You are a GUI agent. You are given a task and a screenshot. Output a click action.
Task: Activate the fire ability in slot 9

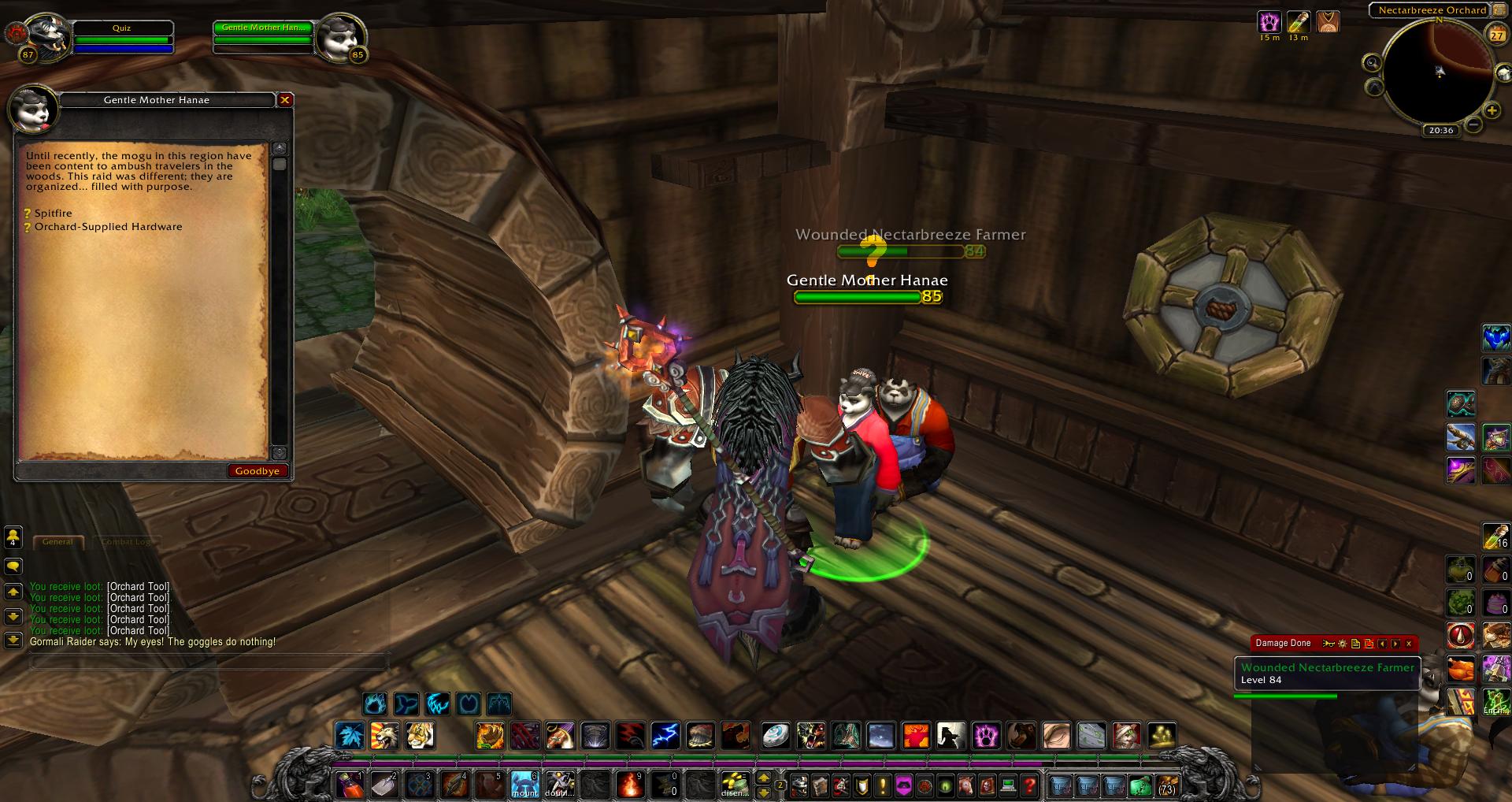(x=629, y=785)
